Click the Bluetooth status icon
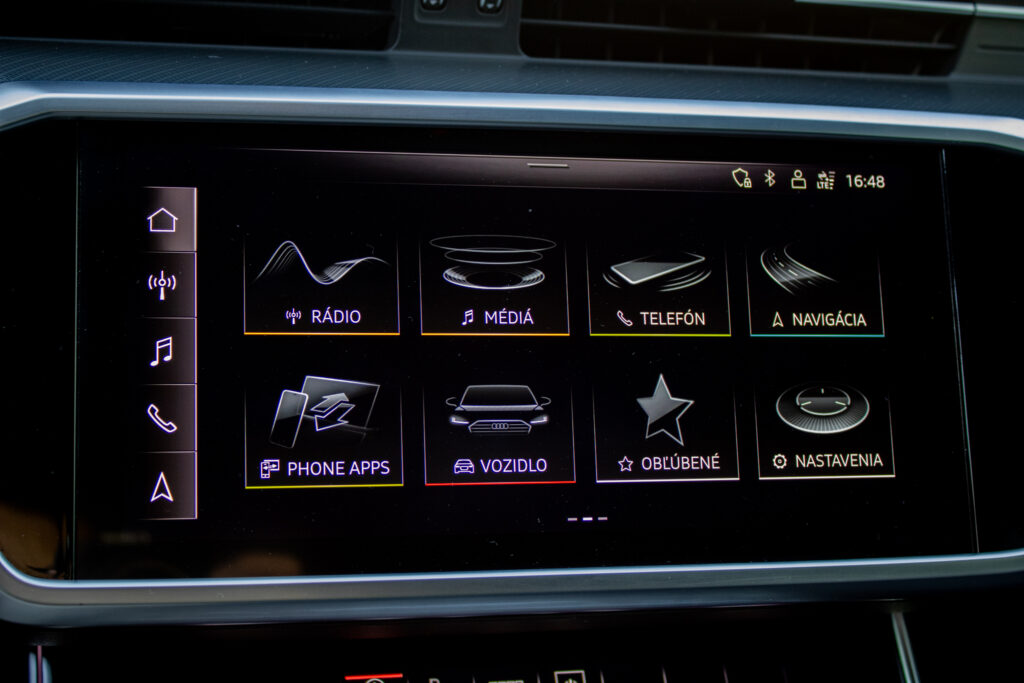Image resolution: width=1024 pixels, height=683 pixels. pyautogui.click(x=770, y=179)
